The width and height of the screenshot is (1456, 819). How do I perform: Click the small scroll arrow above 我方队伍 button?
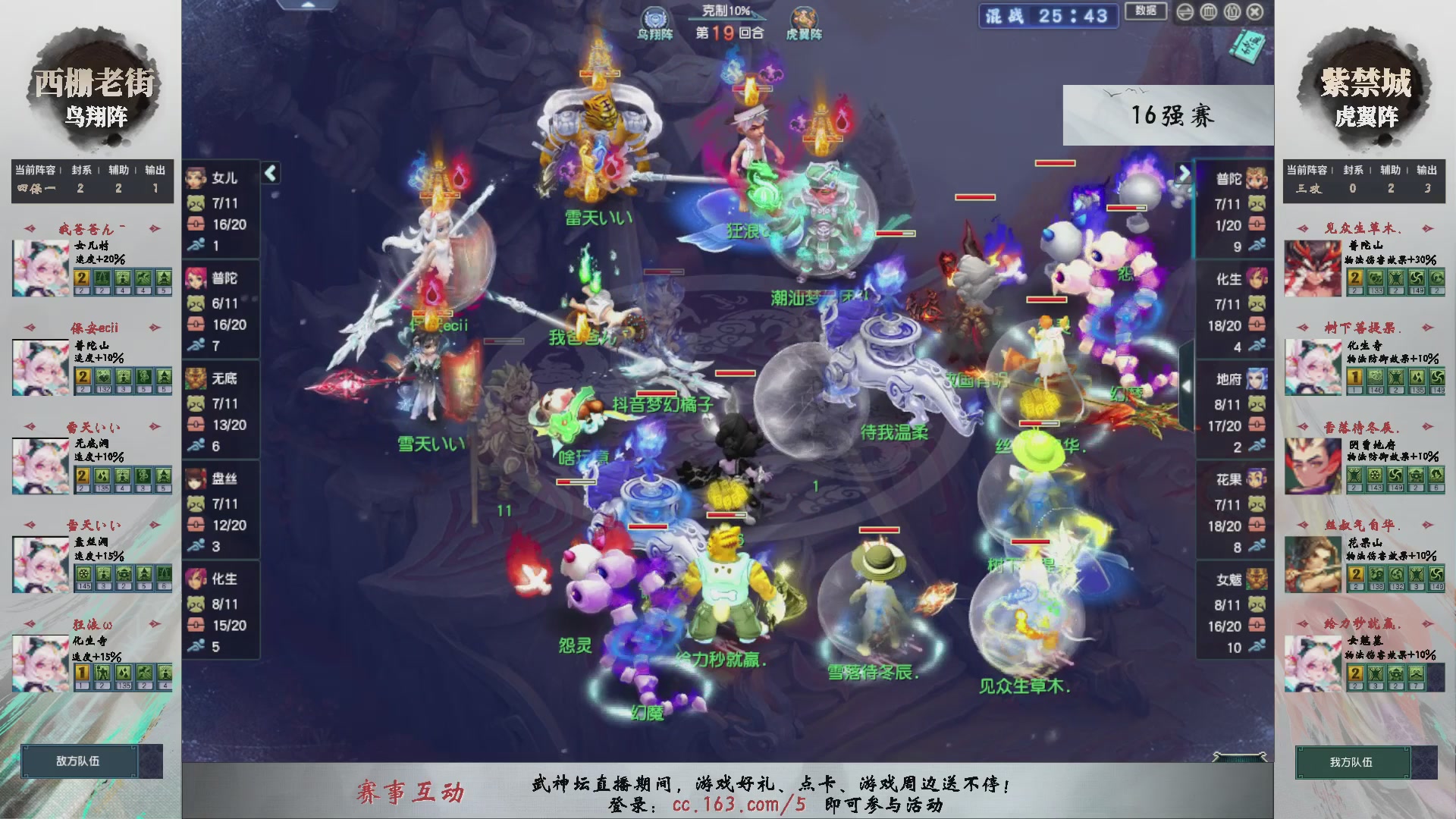(x=1239, y=756)
